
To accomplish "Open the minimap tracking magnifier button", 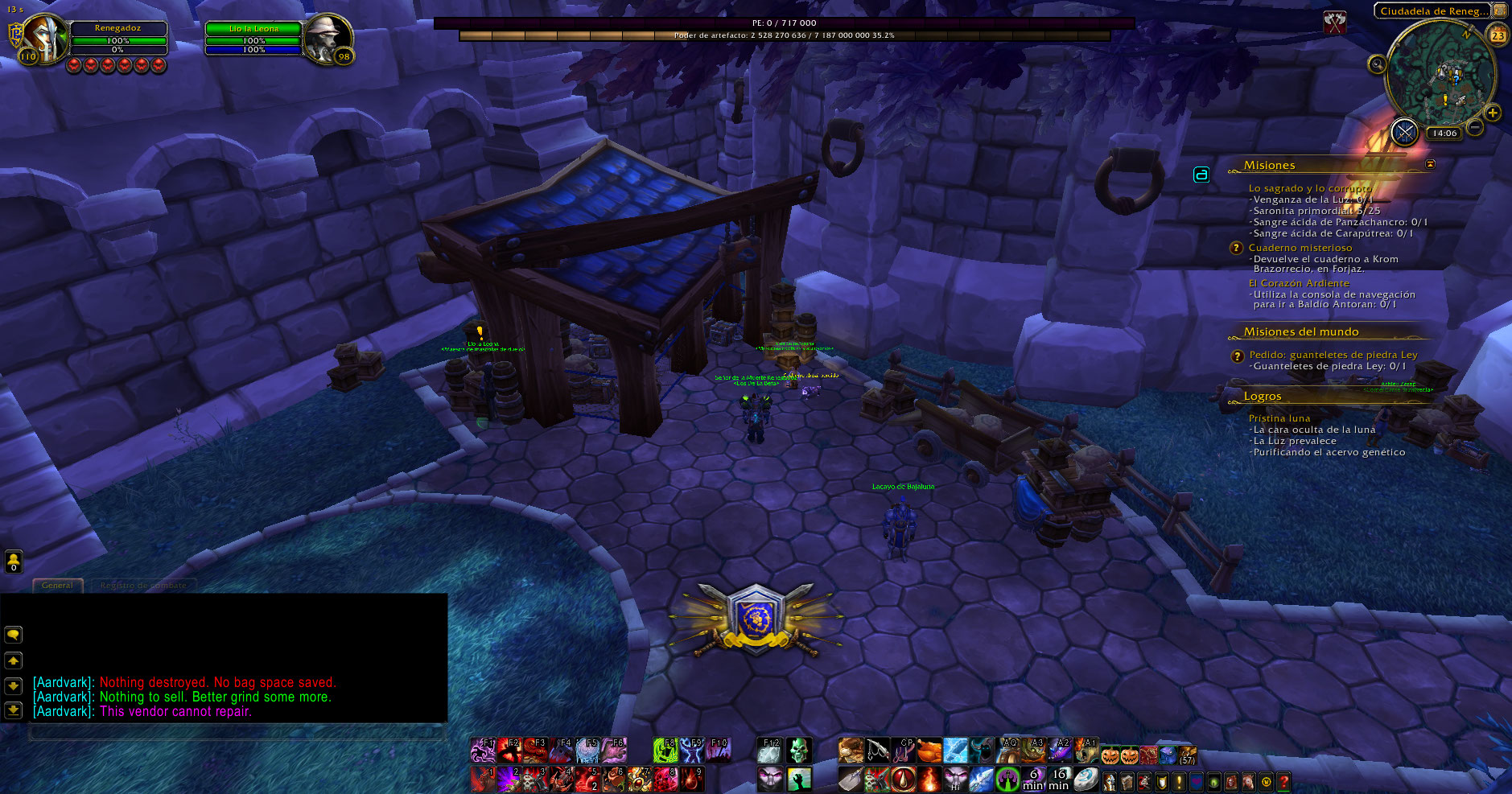I will click(1377, 64).
